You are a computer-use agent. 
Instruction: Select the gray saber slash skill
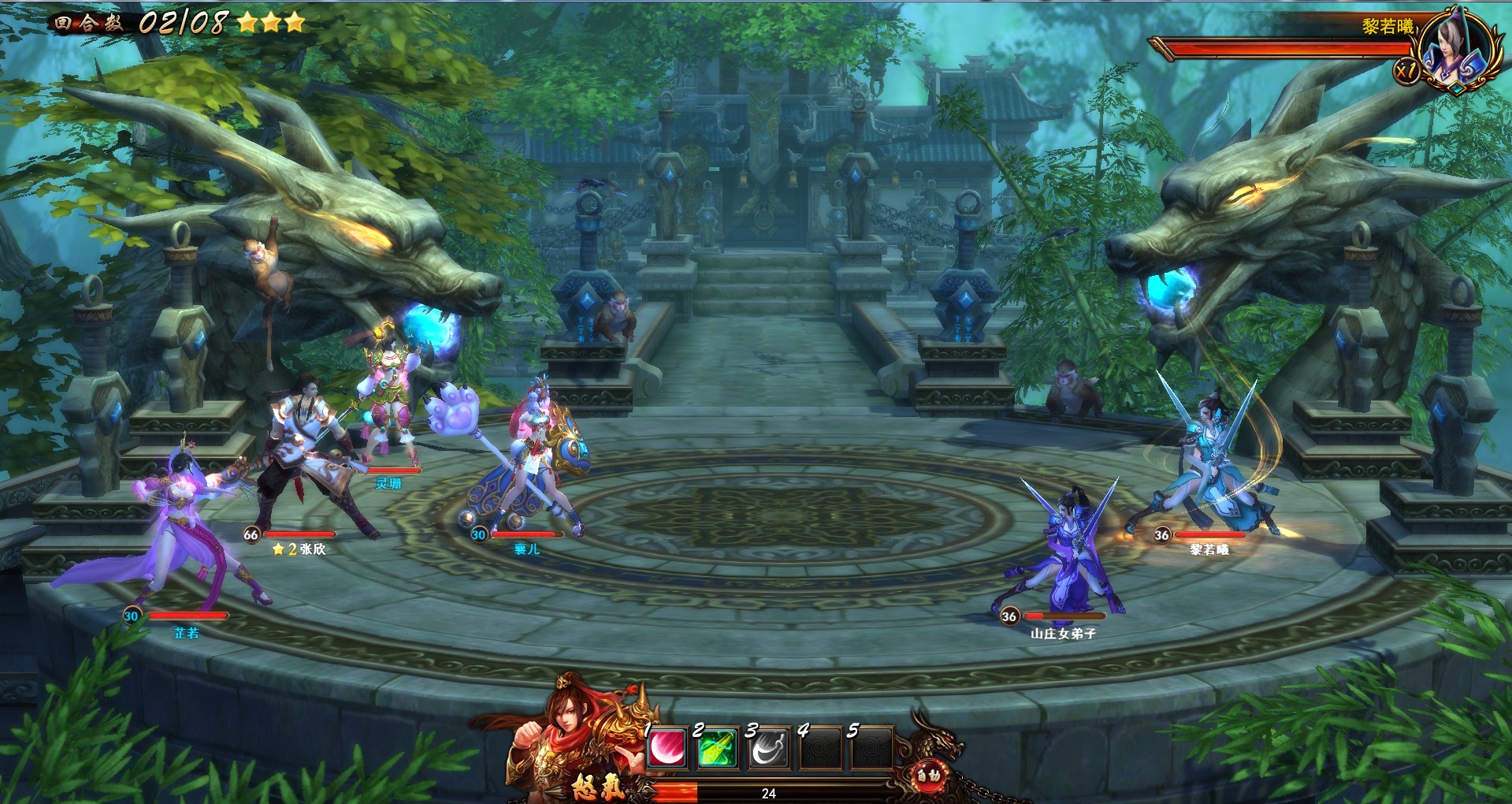[768, 748]
